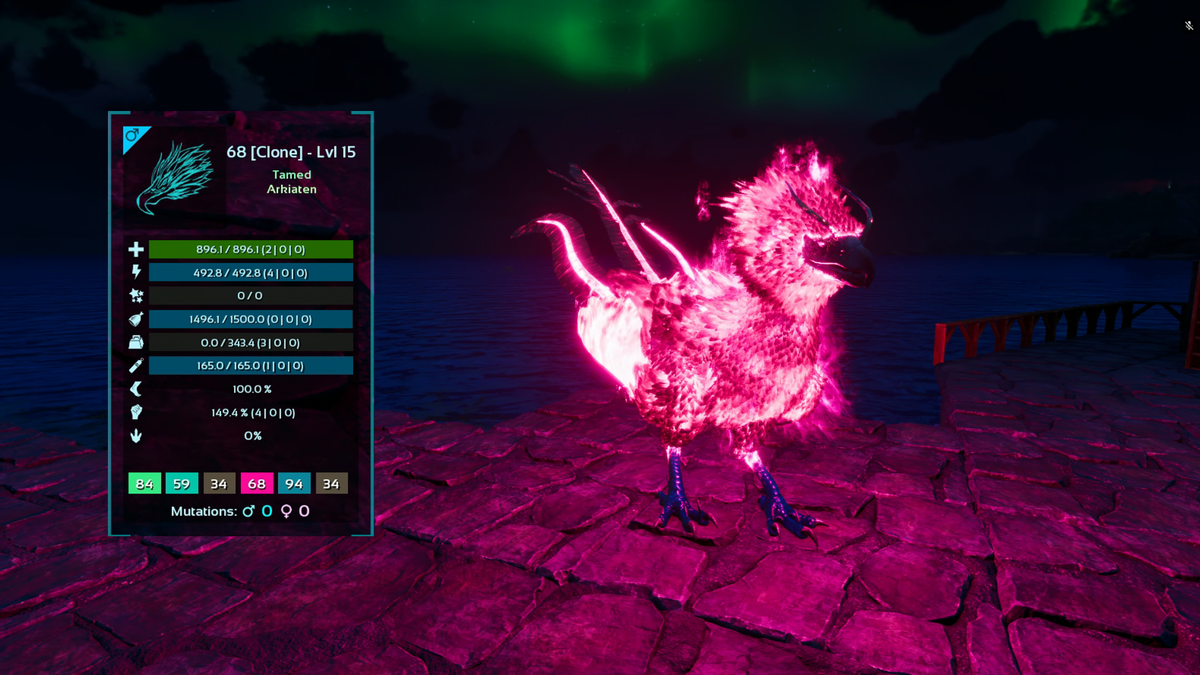Viewport: 1200px width, 675px height.
Task: Choose the teal color swatch labeled 59
Action: [x=182, y=484]
